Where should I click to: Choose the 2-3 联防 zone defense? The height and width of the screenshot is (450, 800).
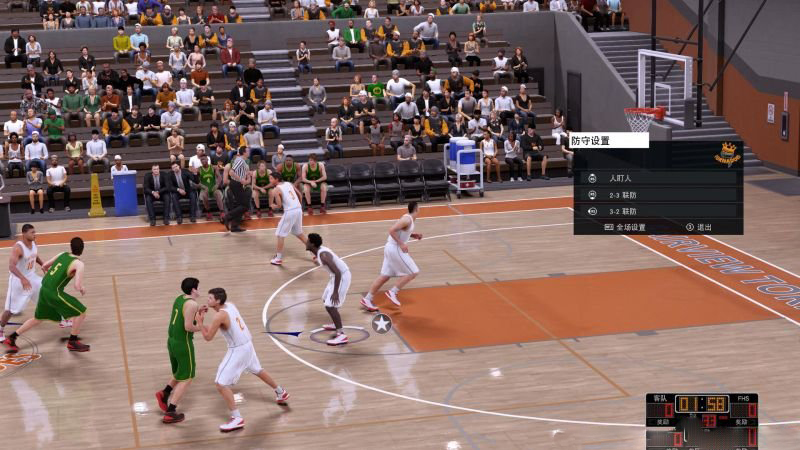click(x=622, y=195)
